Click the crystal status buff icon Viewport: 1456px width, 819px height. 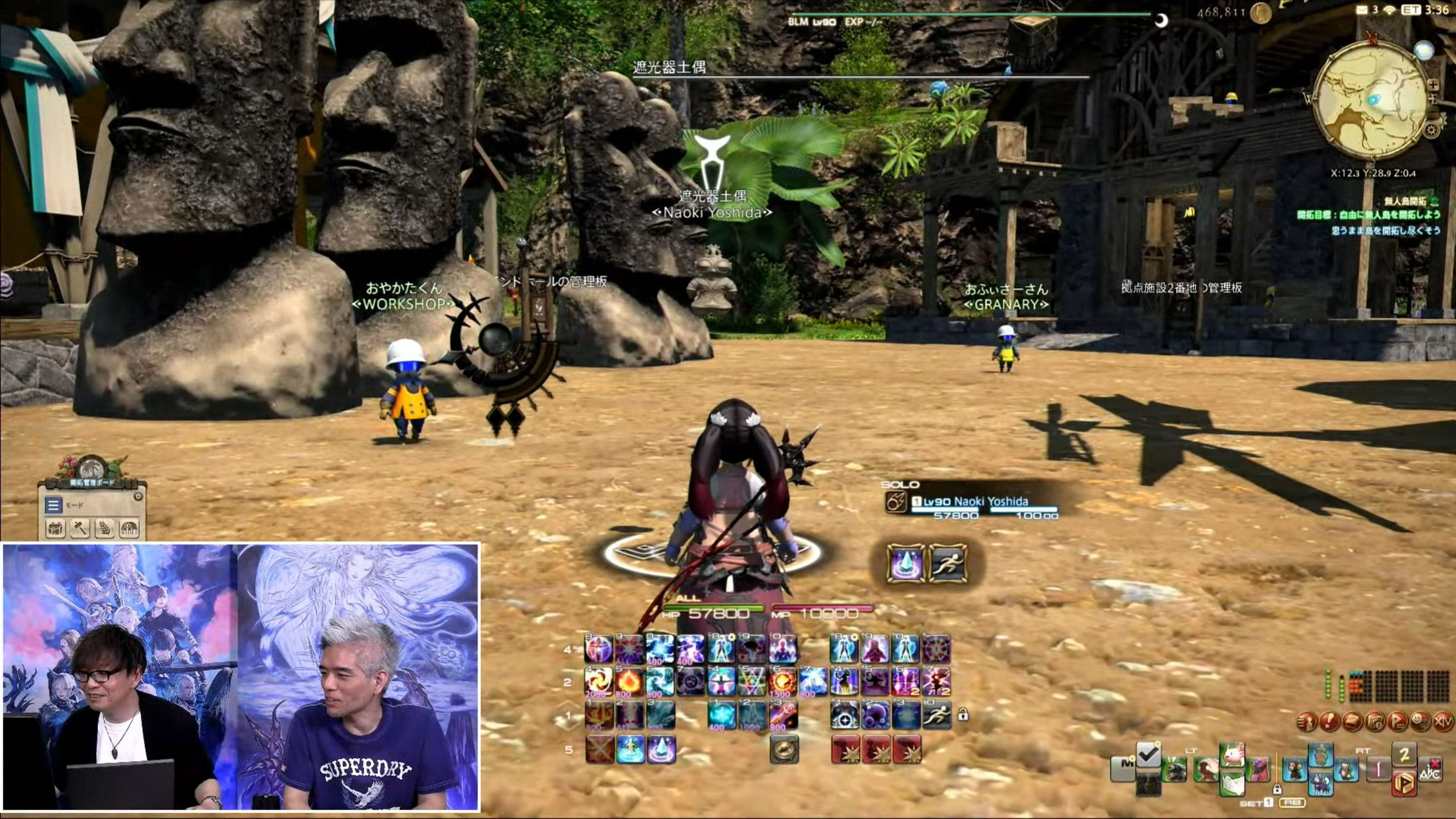[x=905, y=564]
